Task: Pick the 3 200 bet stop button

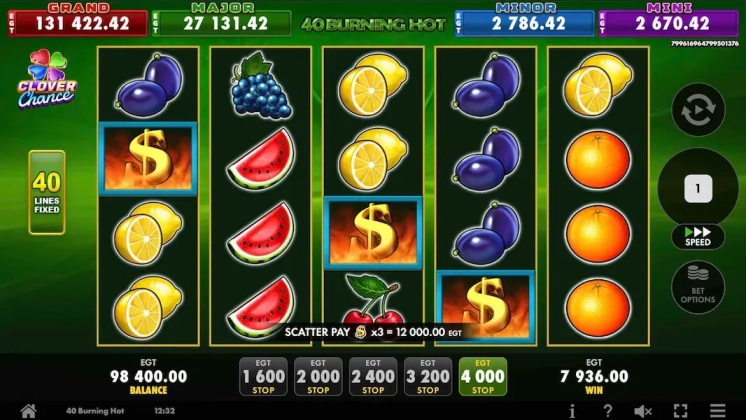Action: pos(428,377)
